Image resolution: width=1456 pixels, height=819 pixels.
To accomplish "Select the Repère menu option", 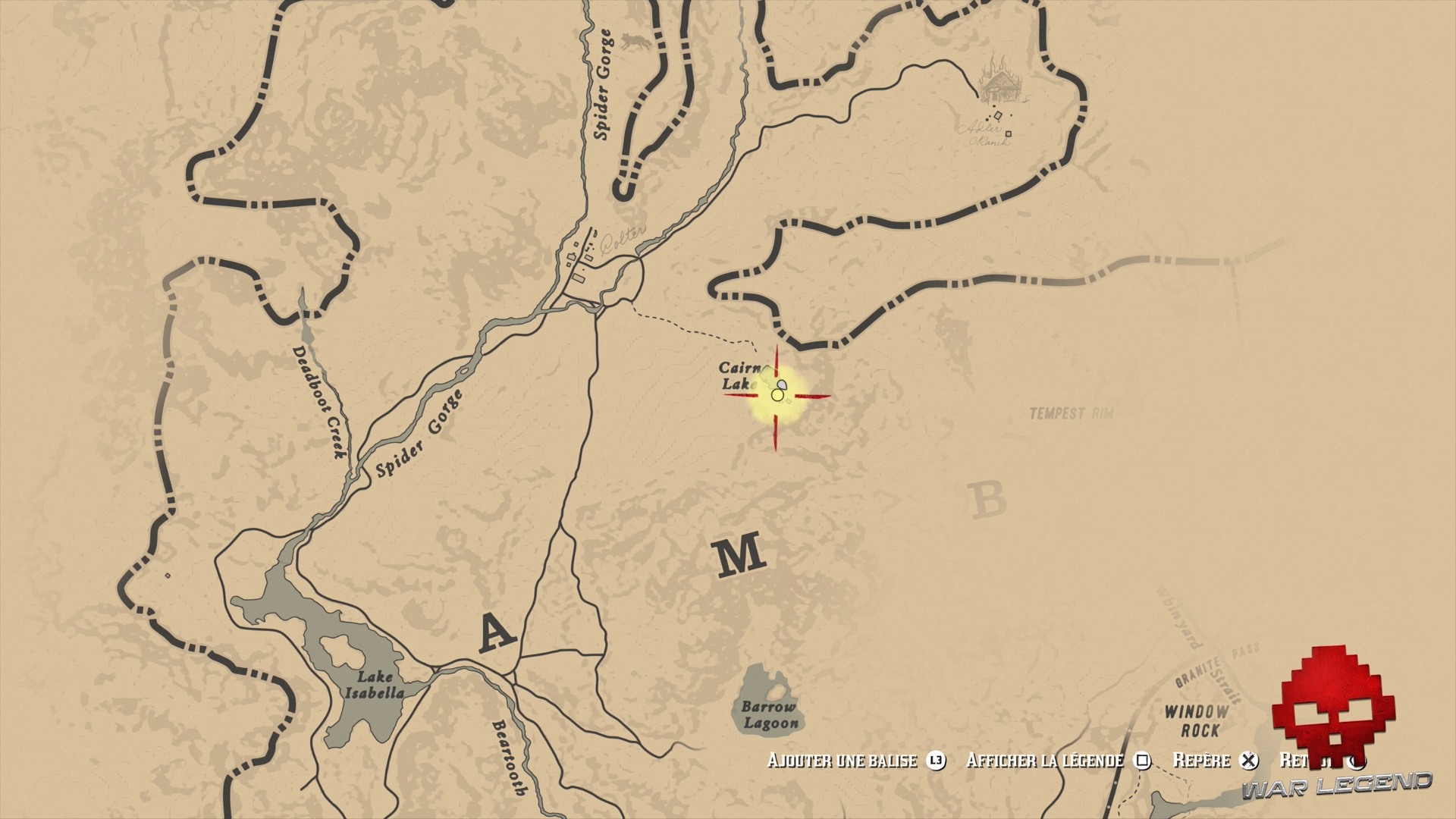I will coord(1201,761).
